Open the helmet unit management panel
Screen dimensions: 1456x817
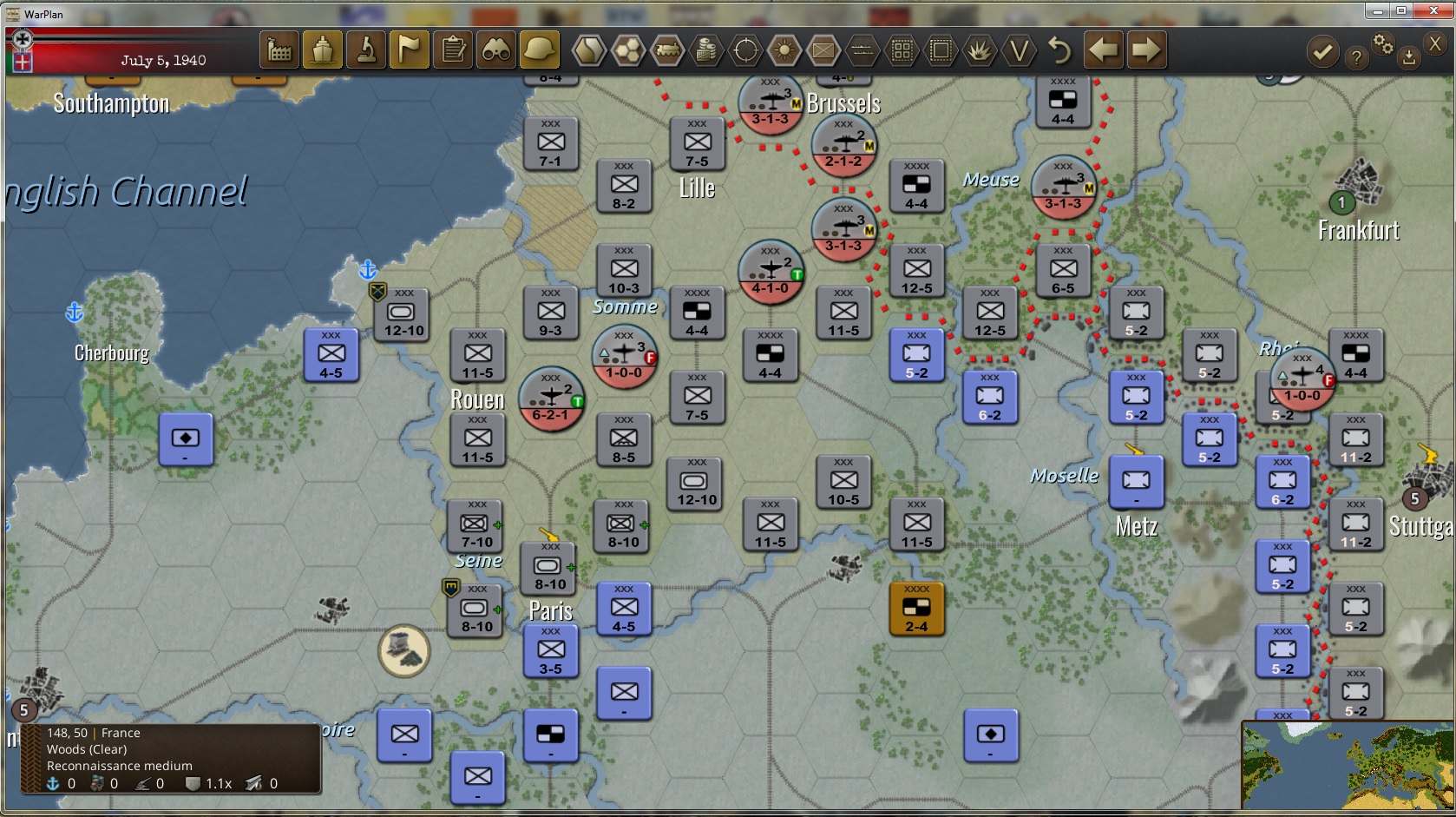[x=539, y=49]
